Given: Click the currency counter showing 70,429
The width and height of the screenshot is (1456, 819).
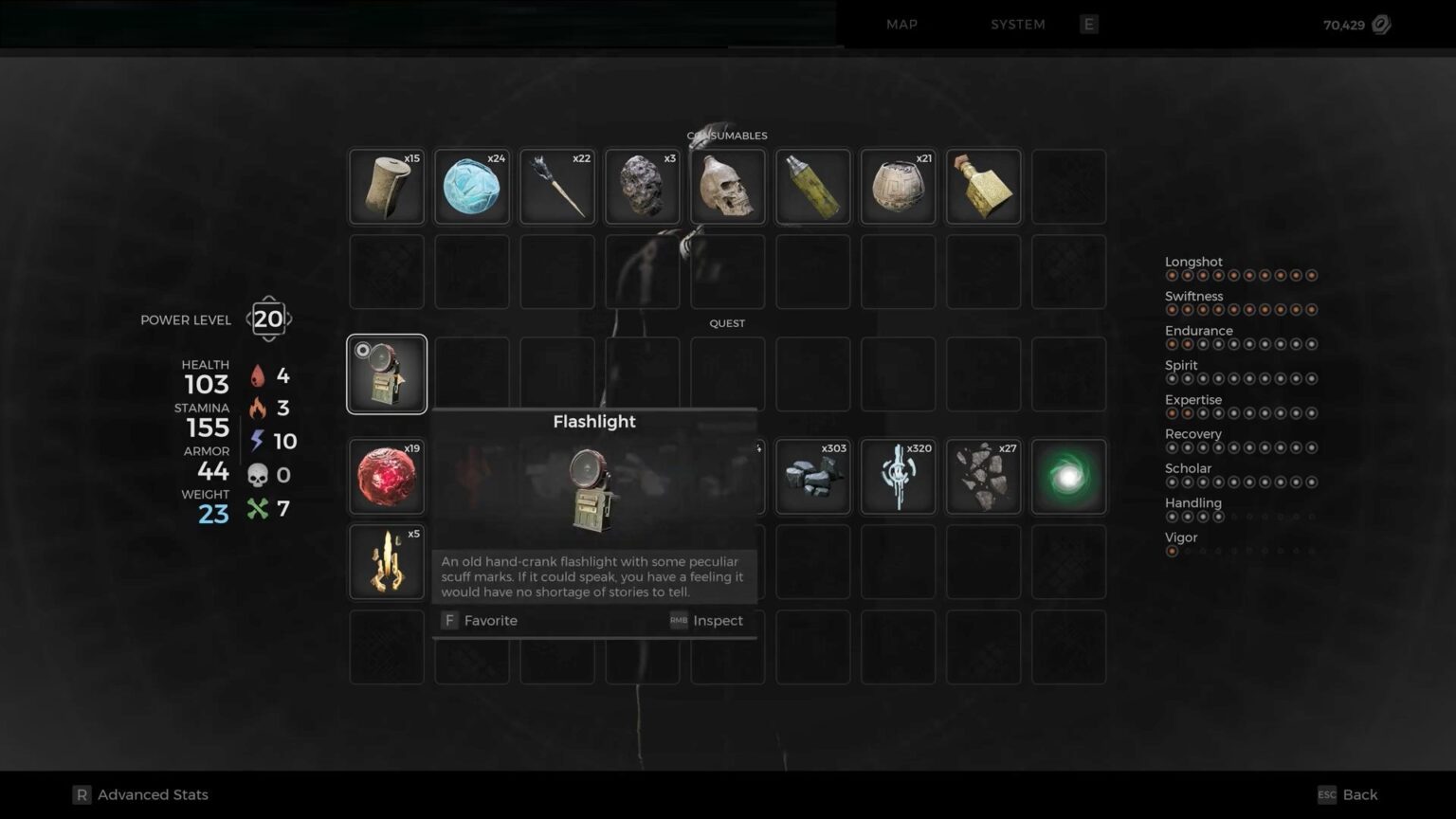Looking at the screenshot, I should [1342, 25].
